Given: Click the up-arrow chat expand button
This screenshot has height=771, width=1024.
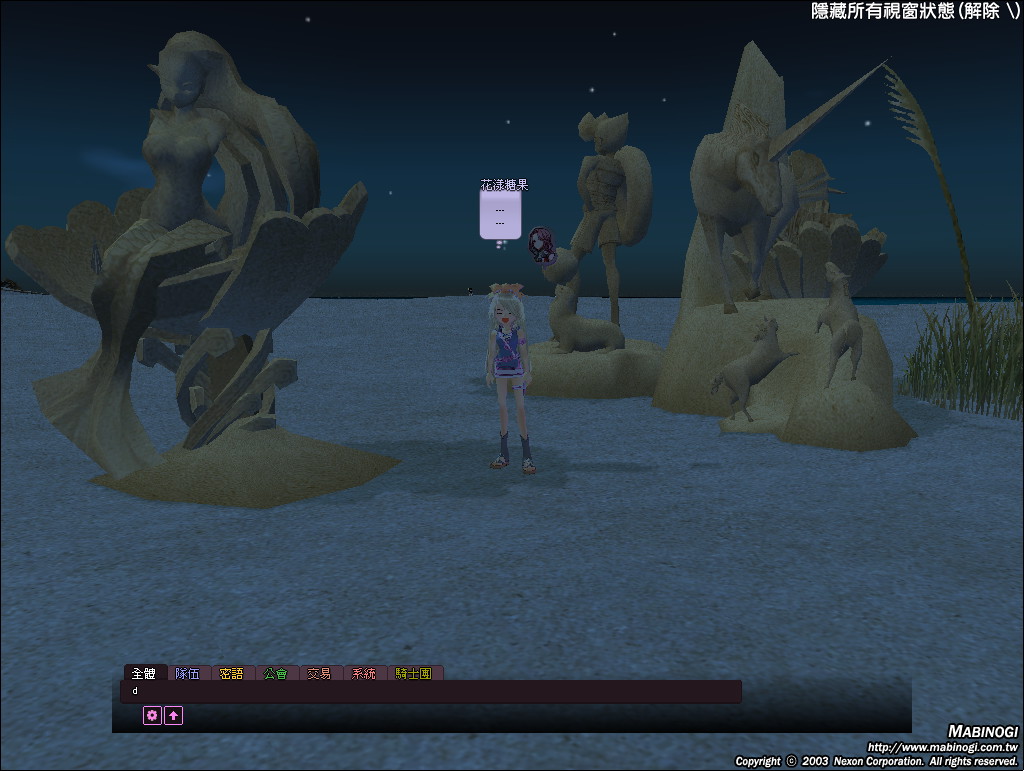Looking at the screenshot, I should tap(174, 715).
